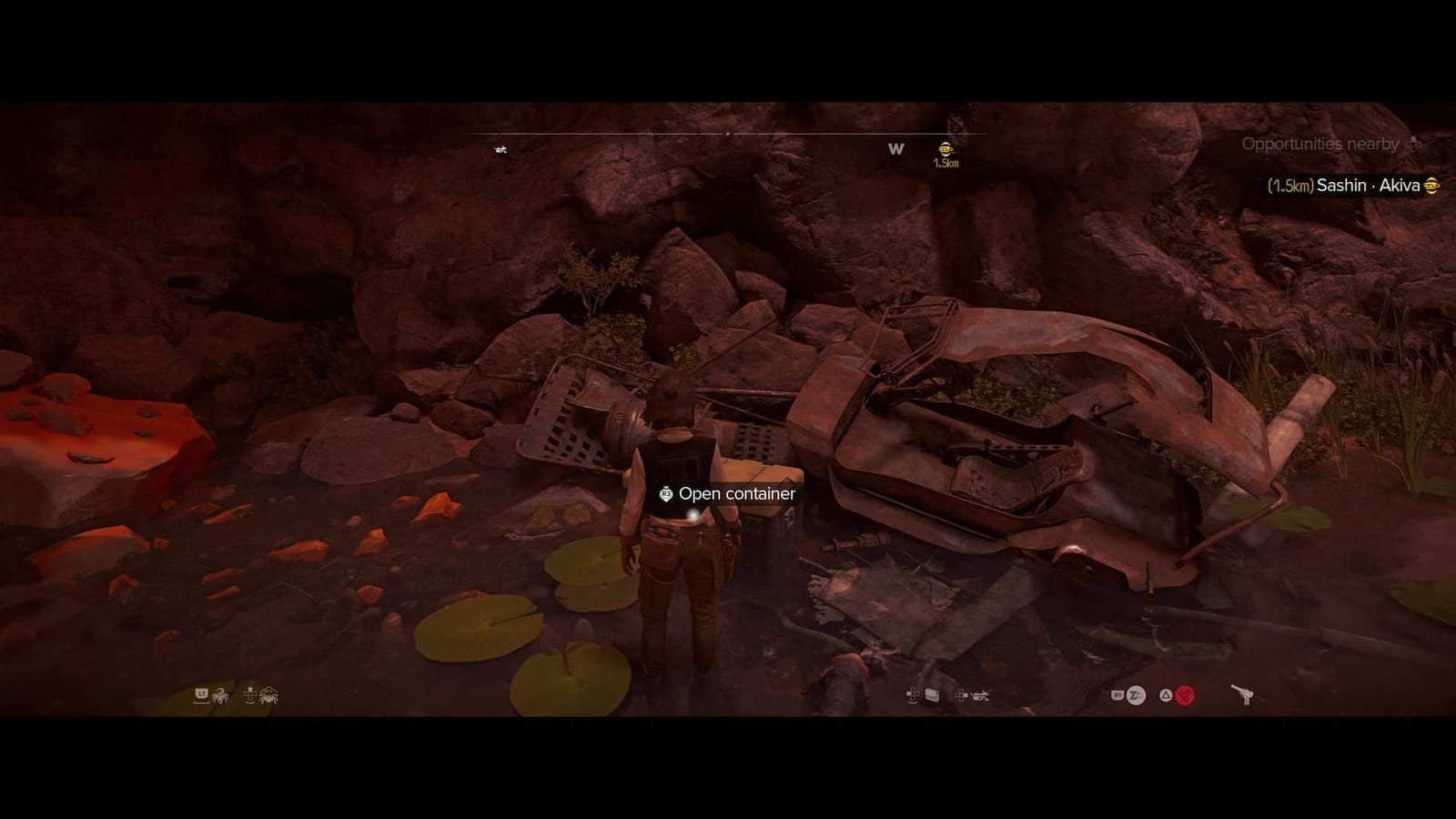This screenshot has width=1456, height=819.
Task: Click the L1 Nix command prompt icon
Action: coord(200,695)
